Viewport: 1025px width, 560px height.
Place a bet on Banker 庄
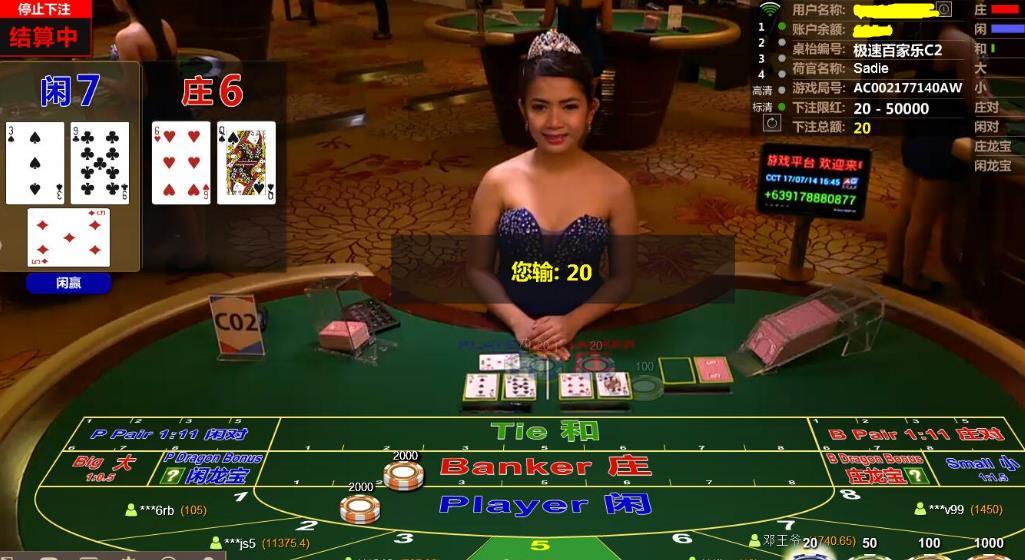click(545, 466)
